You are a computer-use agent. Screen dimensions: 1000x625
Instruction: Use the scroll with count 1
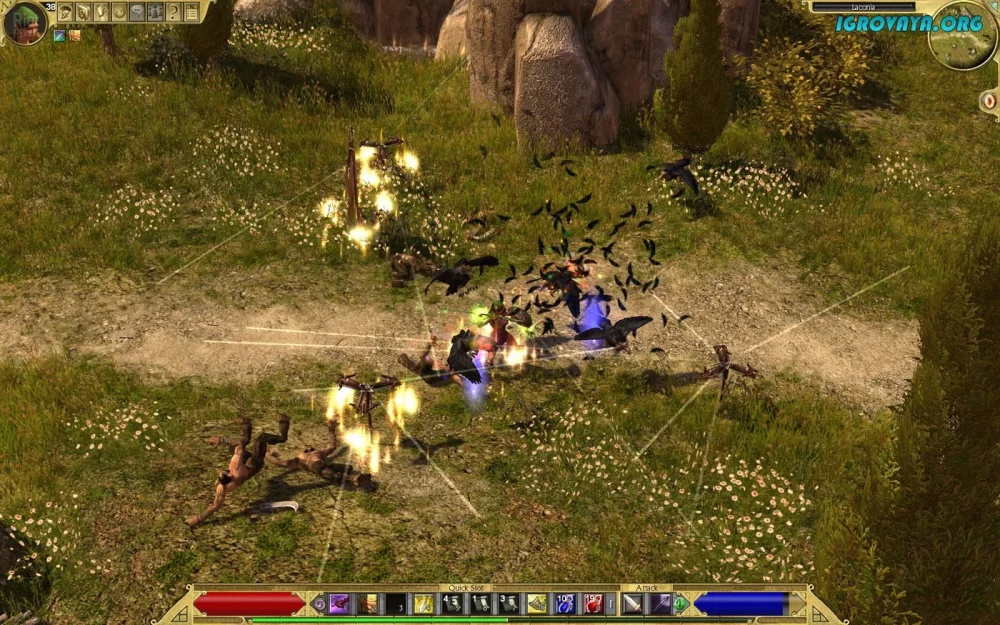(x=480, y=603)
